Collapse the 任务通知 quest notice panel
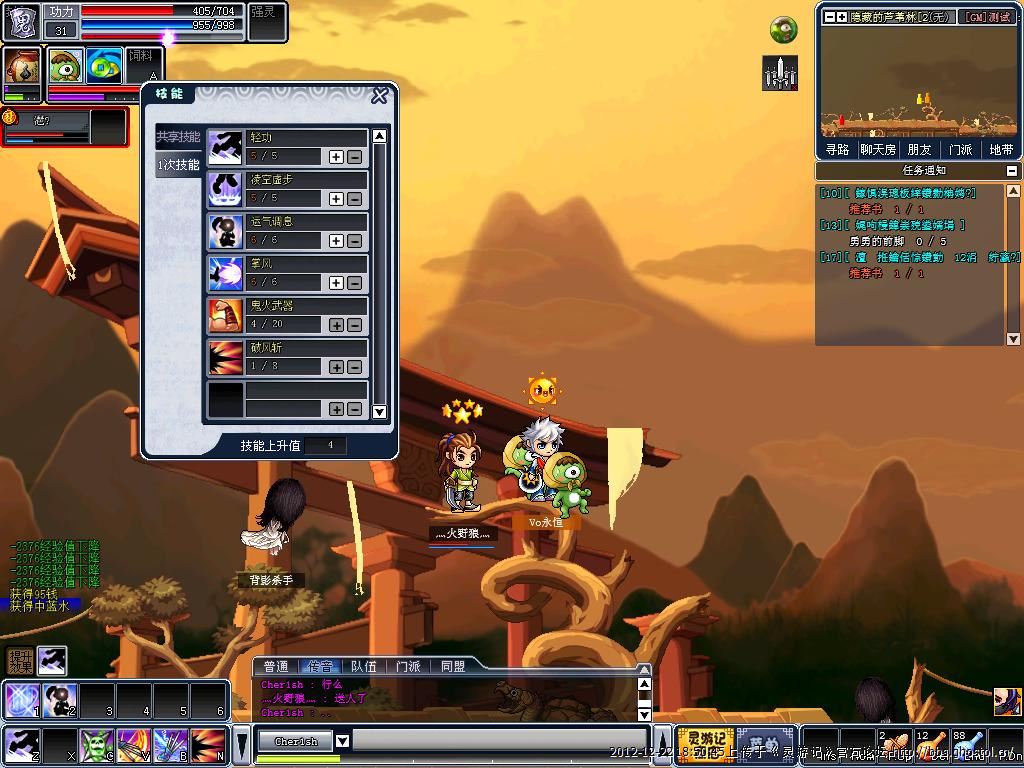 coord(1012,171)
